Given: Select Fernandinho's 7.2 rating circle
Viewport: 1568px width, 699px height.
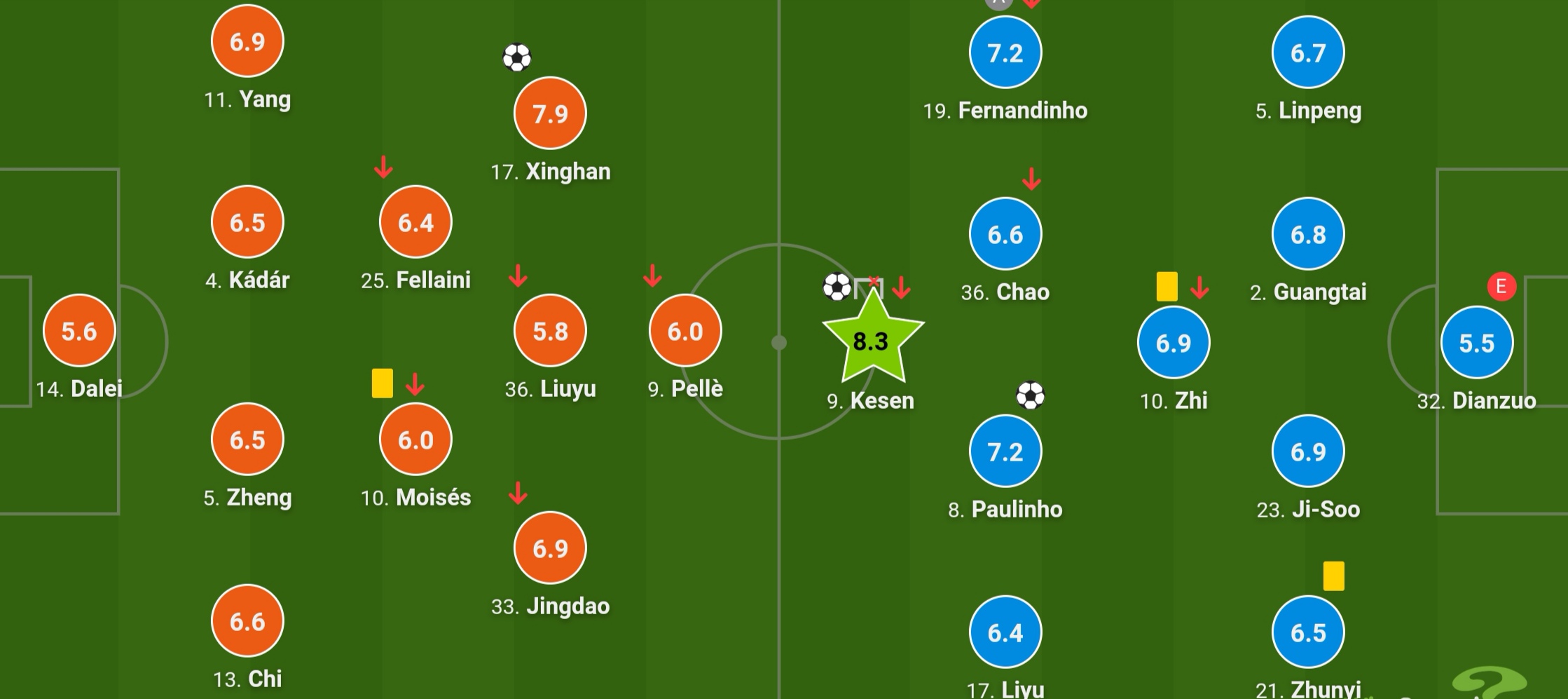Looking at the screenshot, I should 1005,53.
